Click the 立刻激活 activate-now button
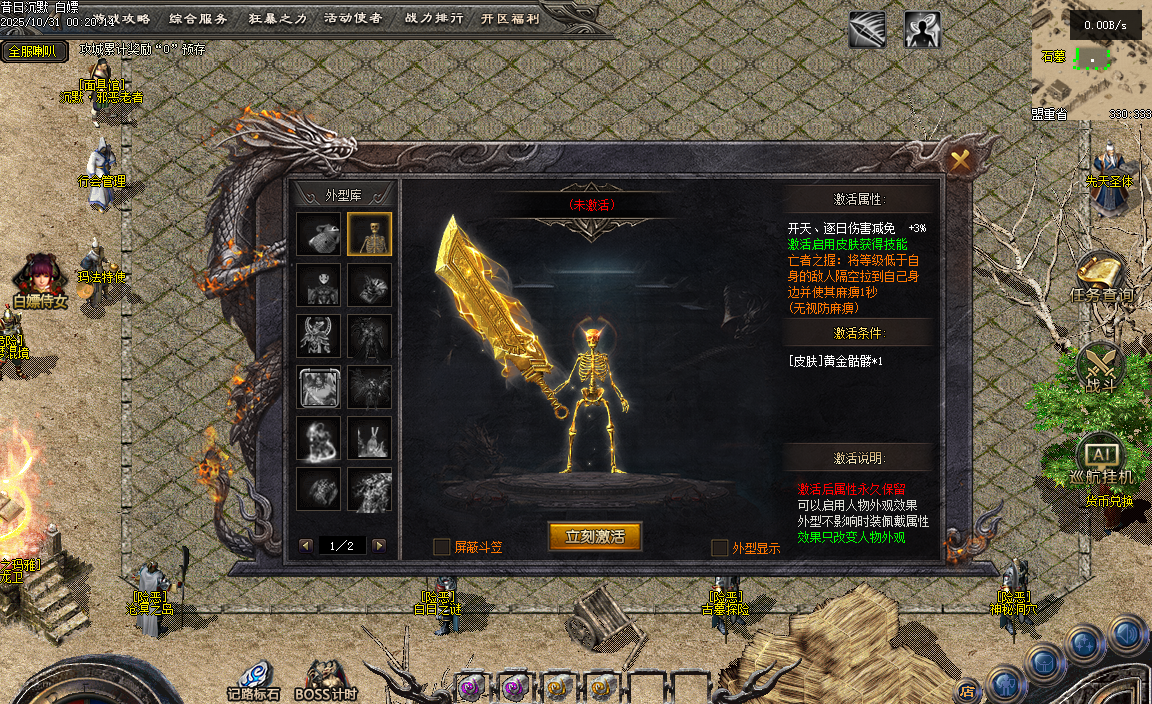 pyautogui.click(x=595, y=537)
